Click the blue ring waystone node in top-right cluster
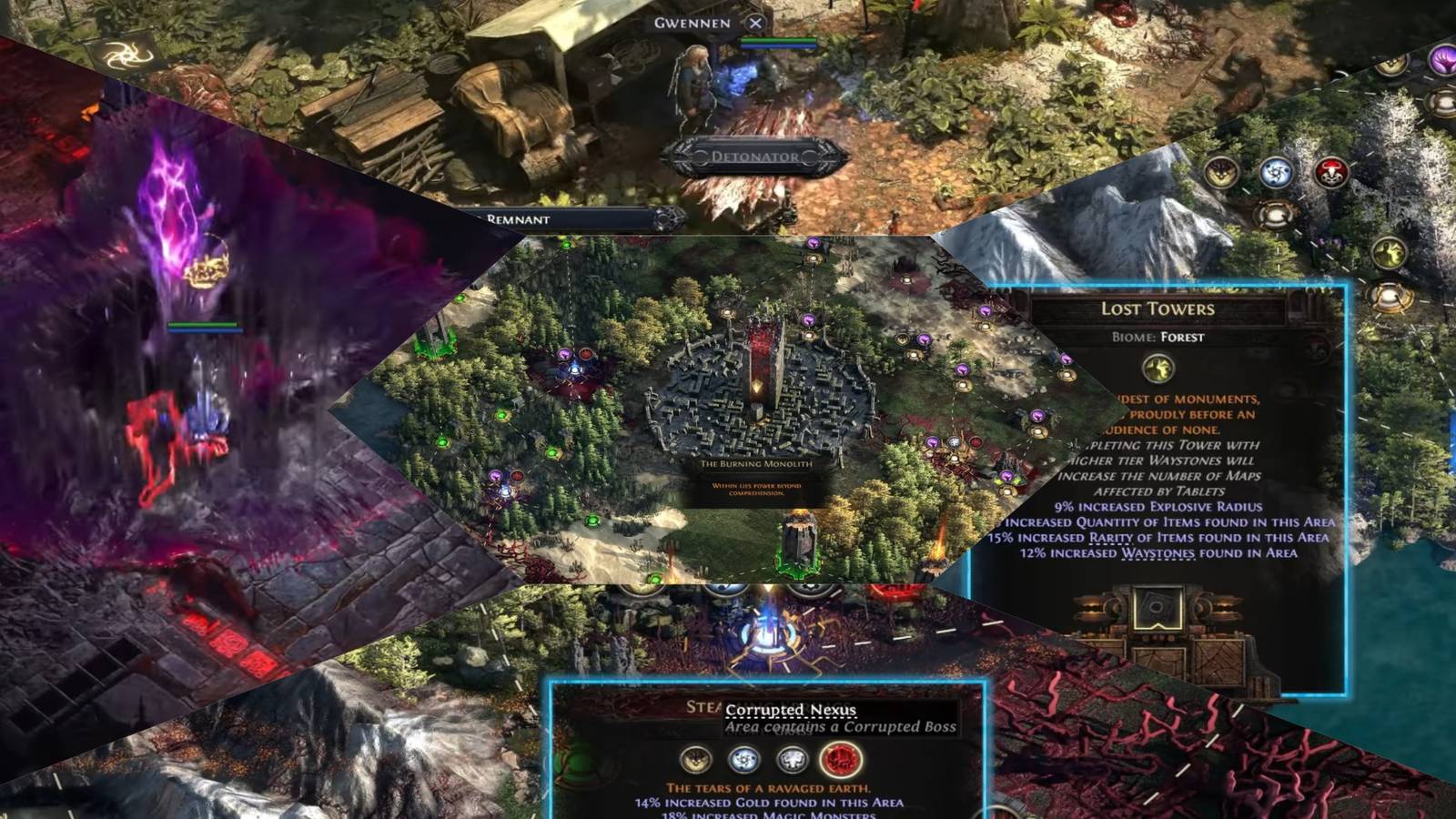The width and height of the screenshot is (1456, 819). [1276, 173]
